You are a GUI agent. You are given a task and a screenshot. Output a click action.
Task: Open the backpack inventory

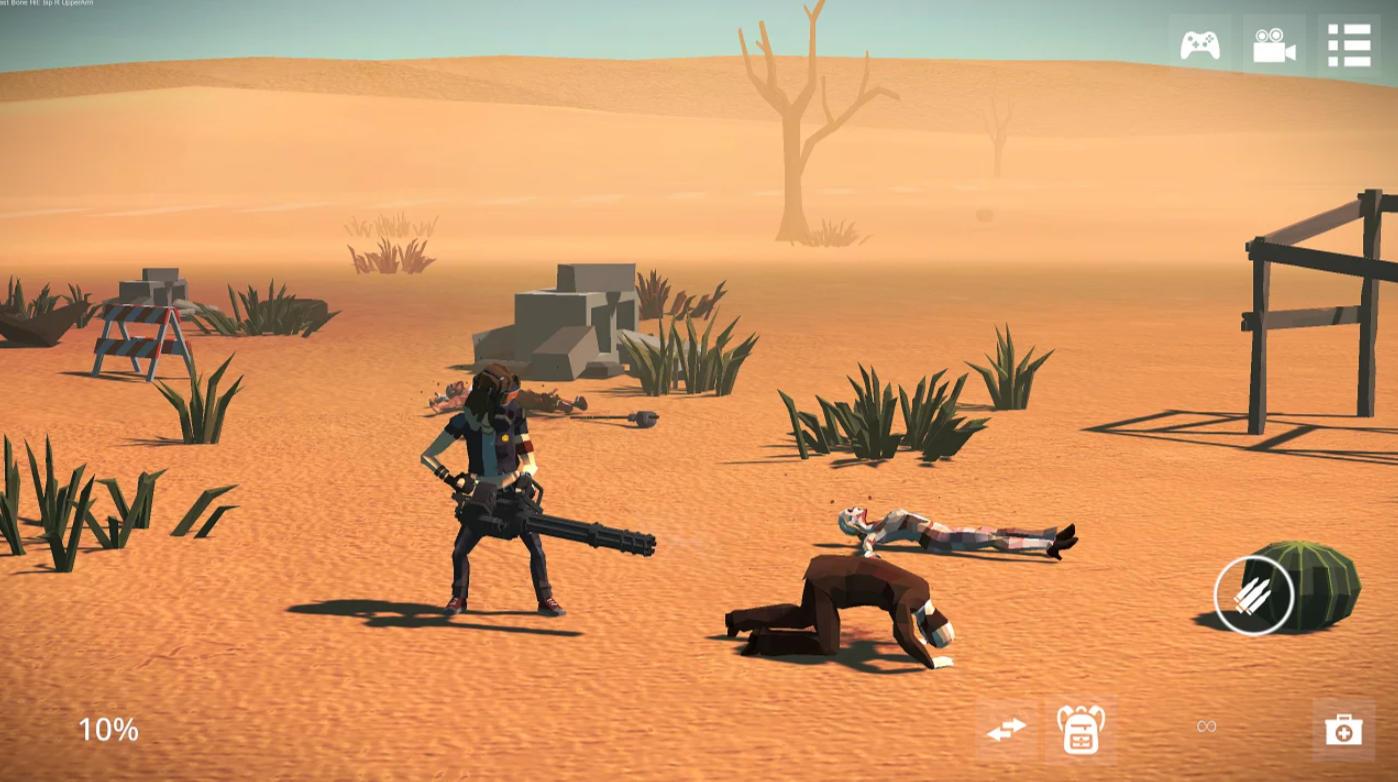(x=1080, y=730)
